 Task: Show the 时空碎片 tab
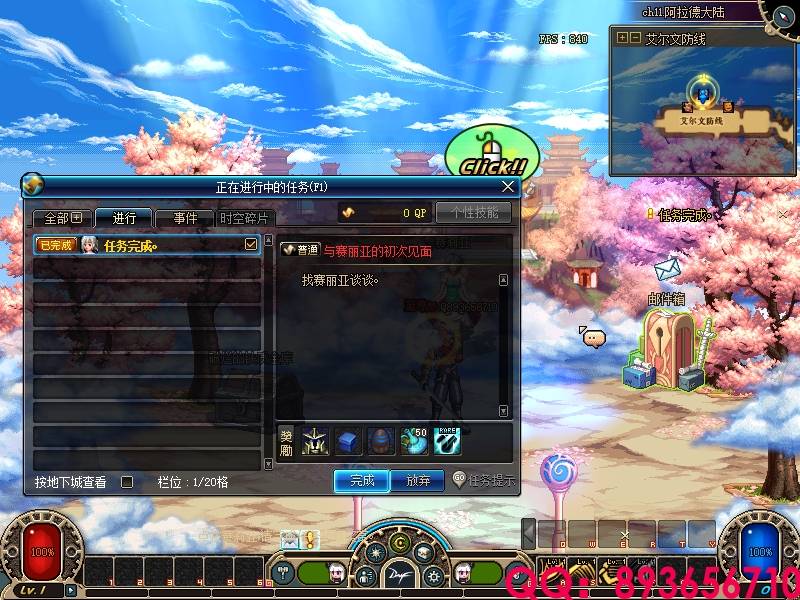pos(245,218)
